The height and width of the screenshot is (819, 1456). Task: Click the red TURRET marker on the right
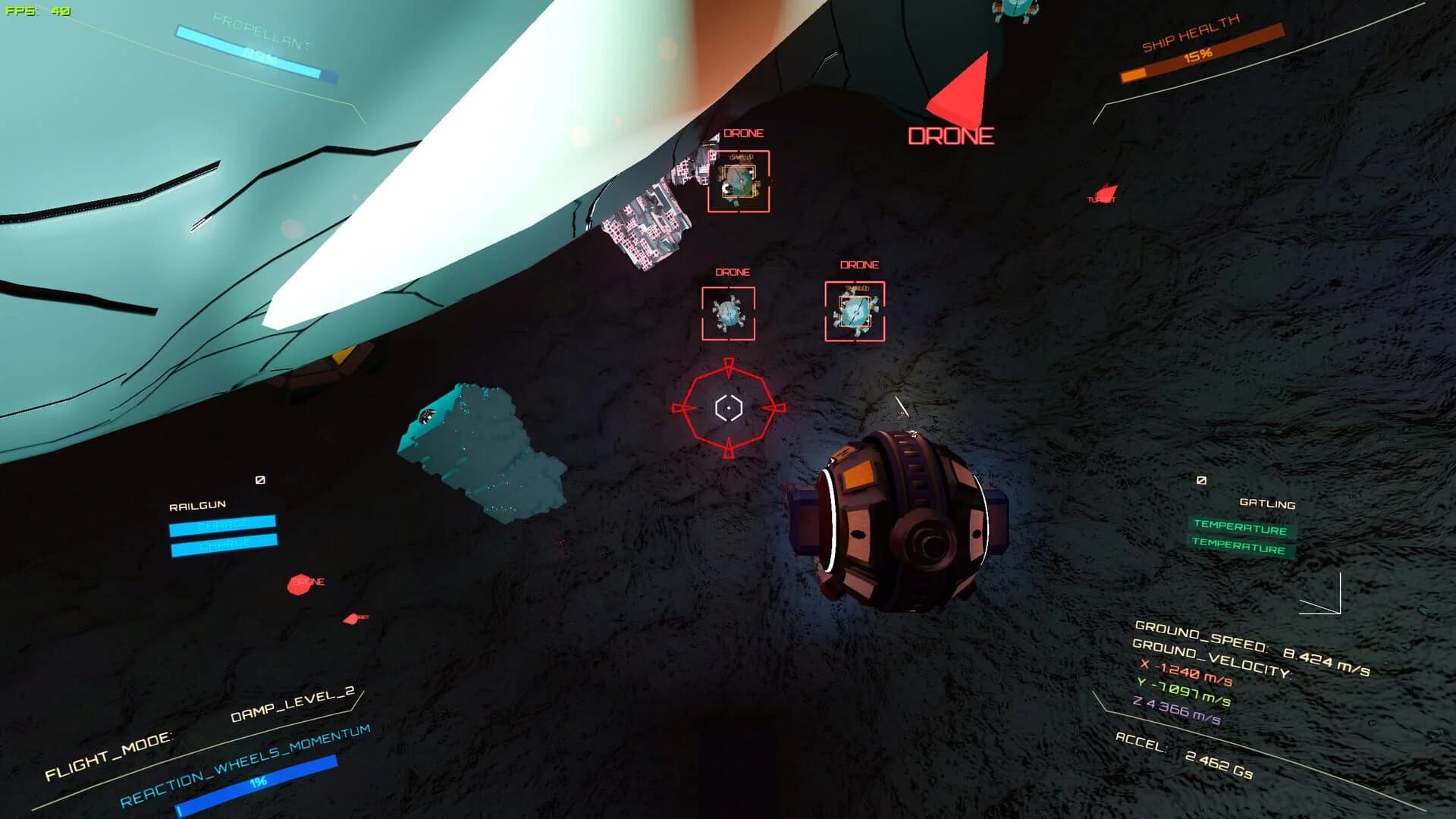coord(1104,194)
